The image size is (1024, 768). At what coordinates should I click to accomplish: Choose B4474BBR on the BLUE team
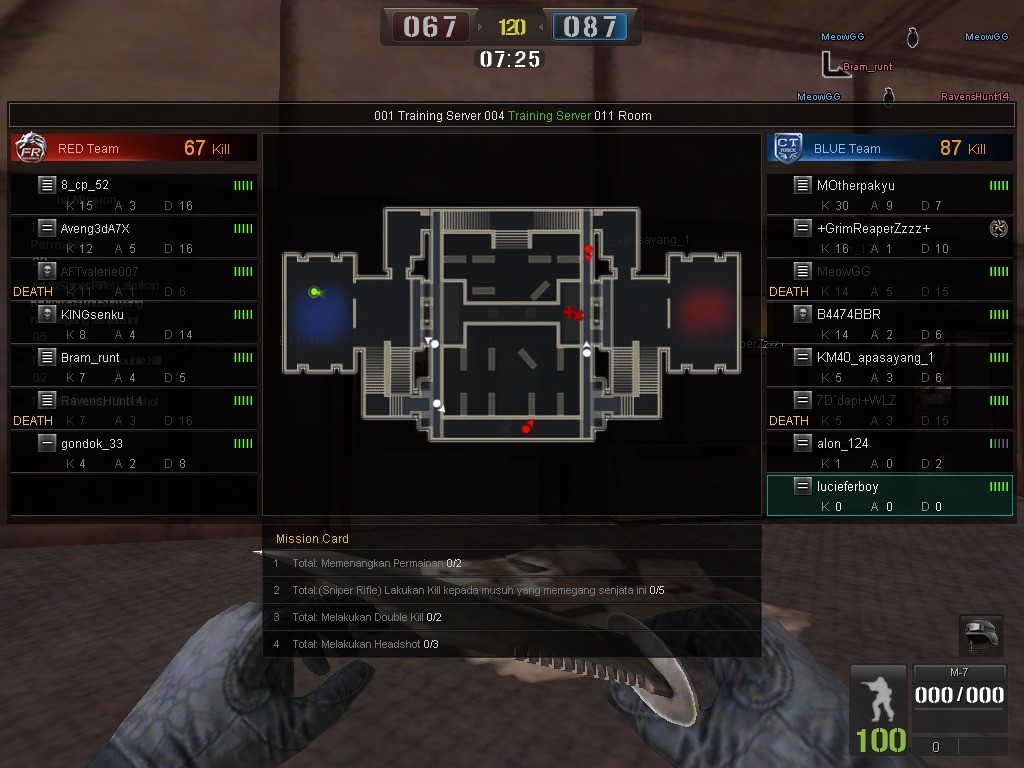pos(889,323)
